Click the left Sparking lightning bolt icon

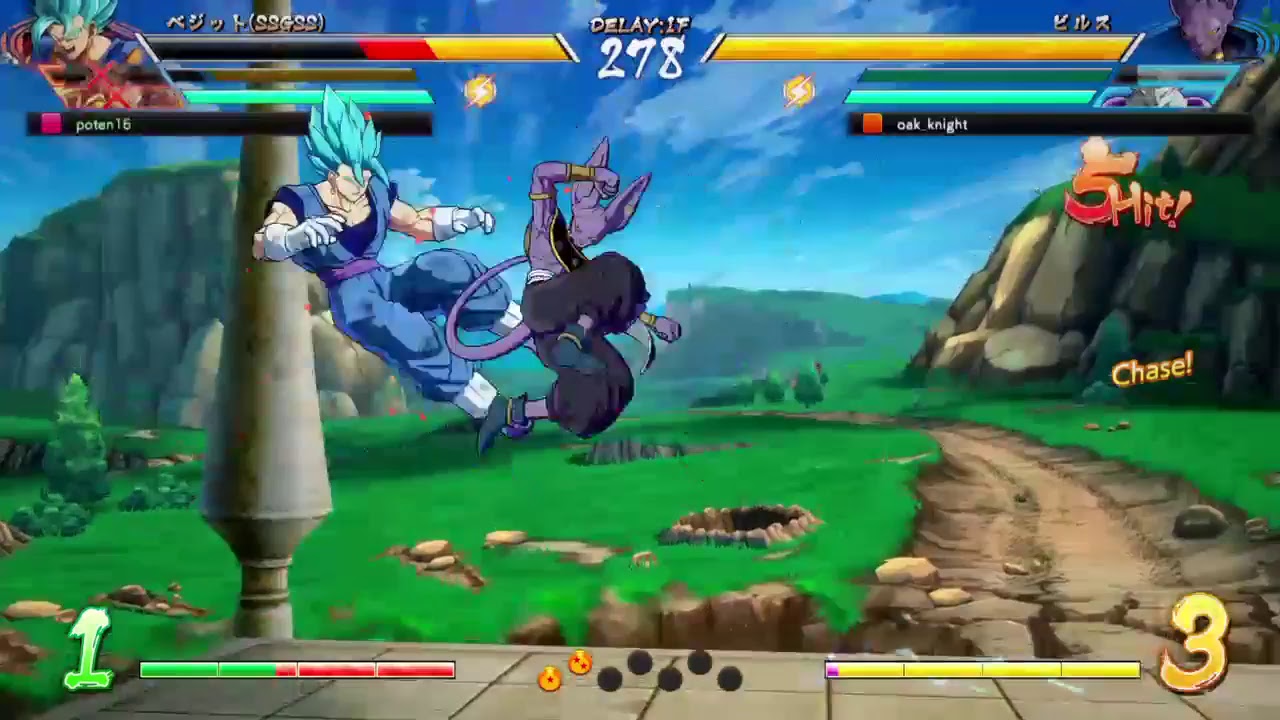(x=483, y=89)
